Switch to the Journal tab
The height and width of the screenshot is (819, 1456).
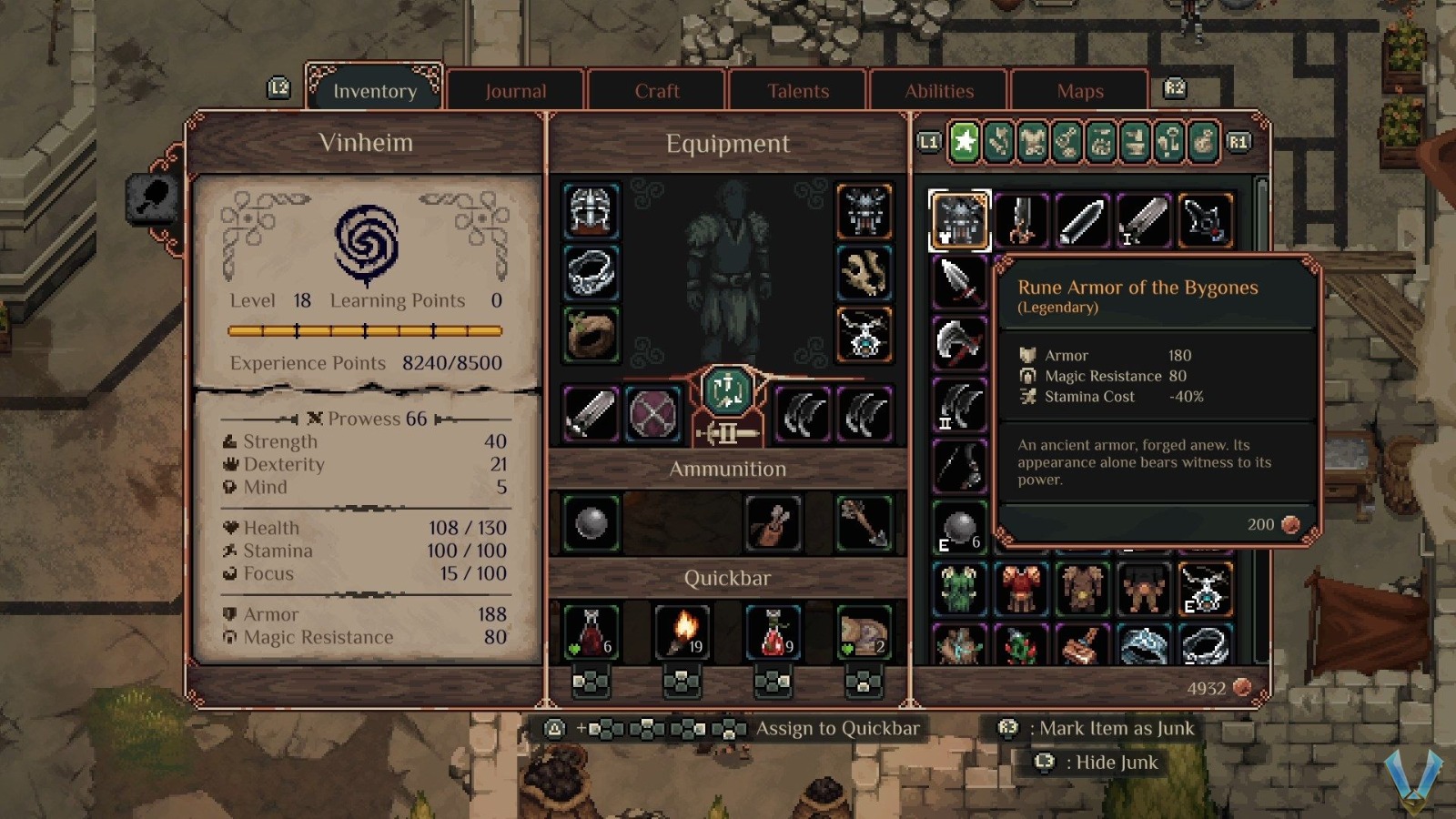point(515,90)
